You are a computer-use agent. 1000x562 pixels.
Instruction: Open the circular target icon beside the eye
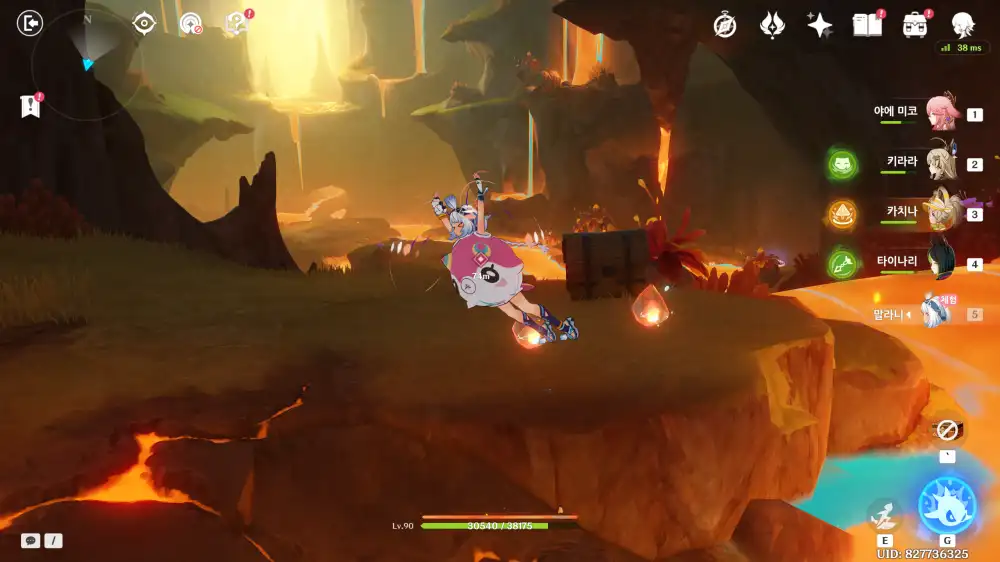(x=190, y=23)
